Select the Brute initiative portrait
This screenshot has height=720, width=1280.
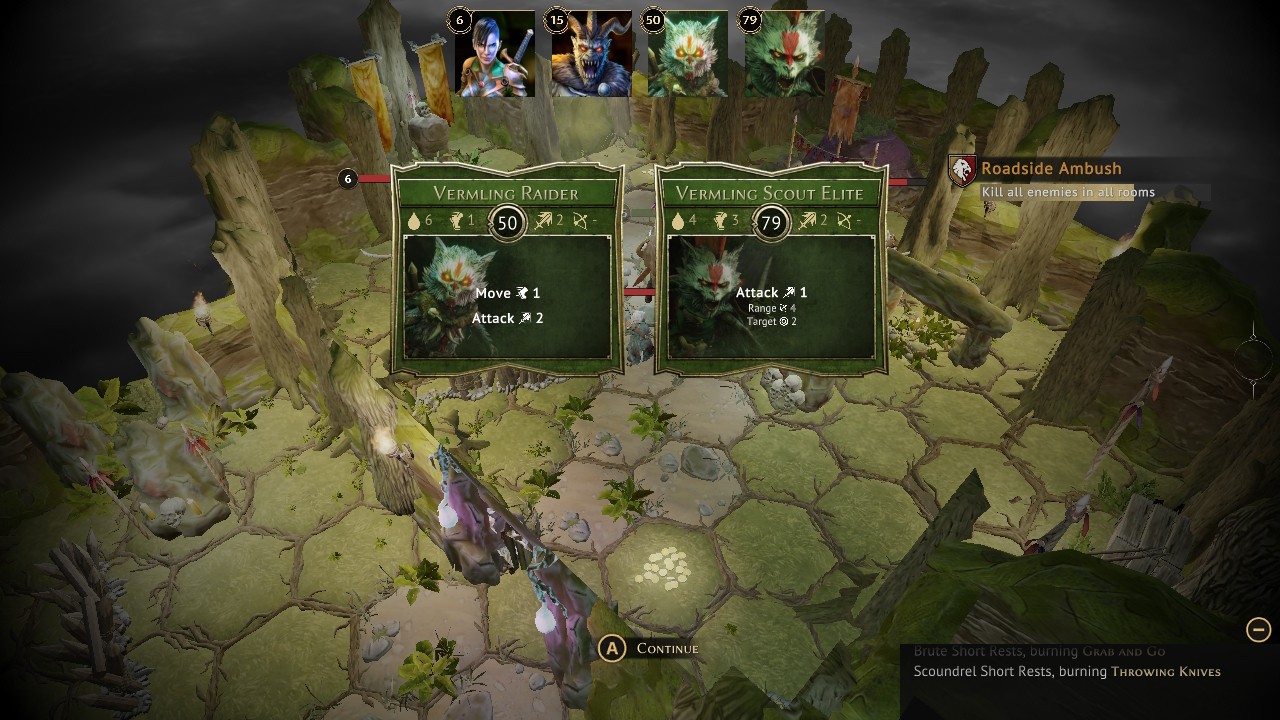(591, 55)
